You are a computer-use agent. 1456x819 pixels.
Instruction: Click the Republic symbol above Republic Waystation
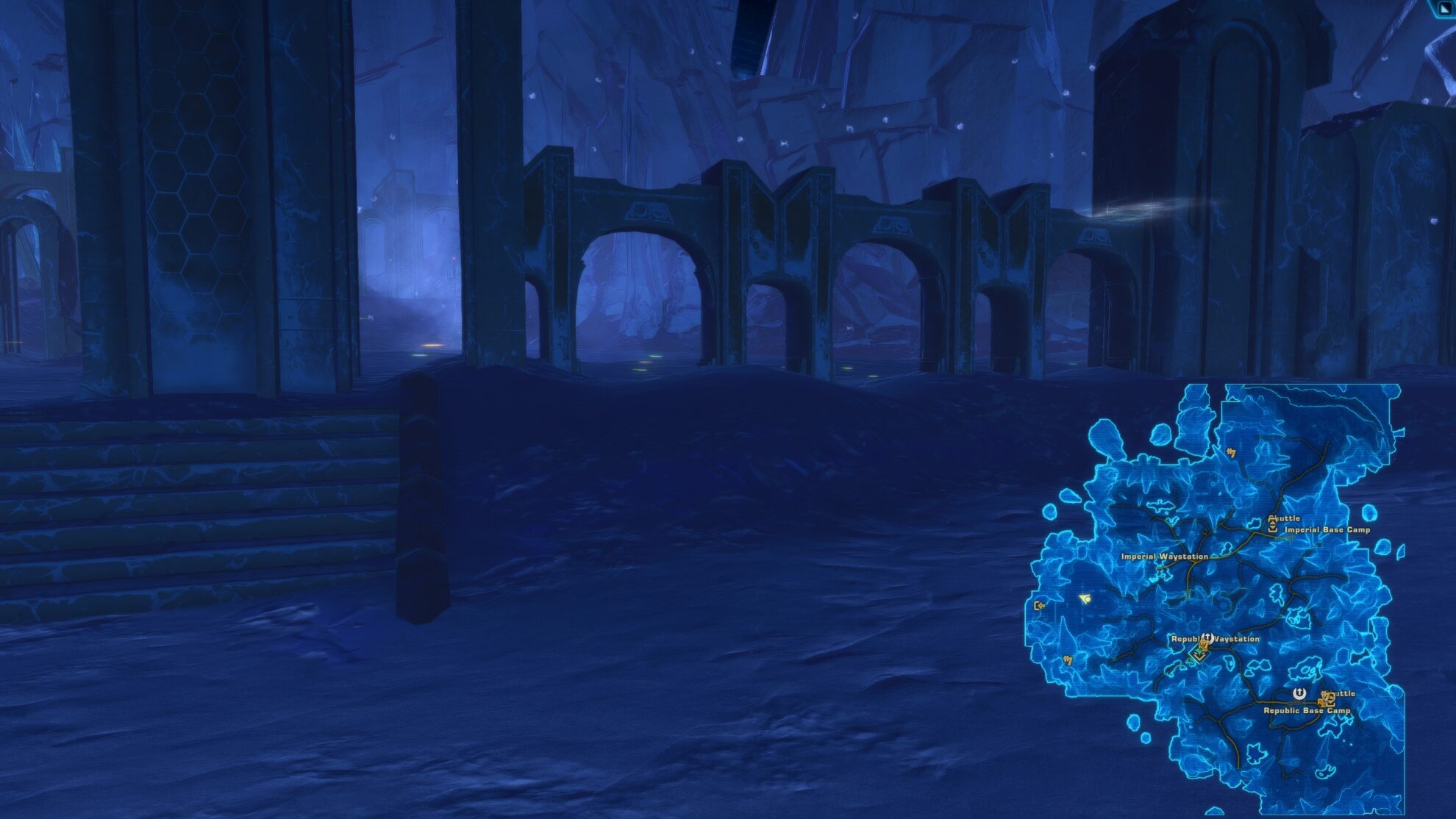point(1207,637)
